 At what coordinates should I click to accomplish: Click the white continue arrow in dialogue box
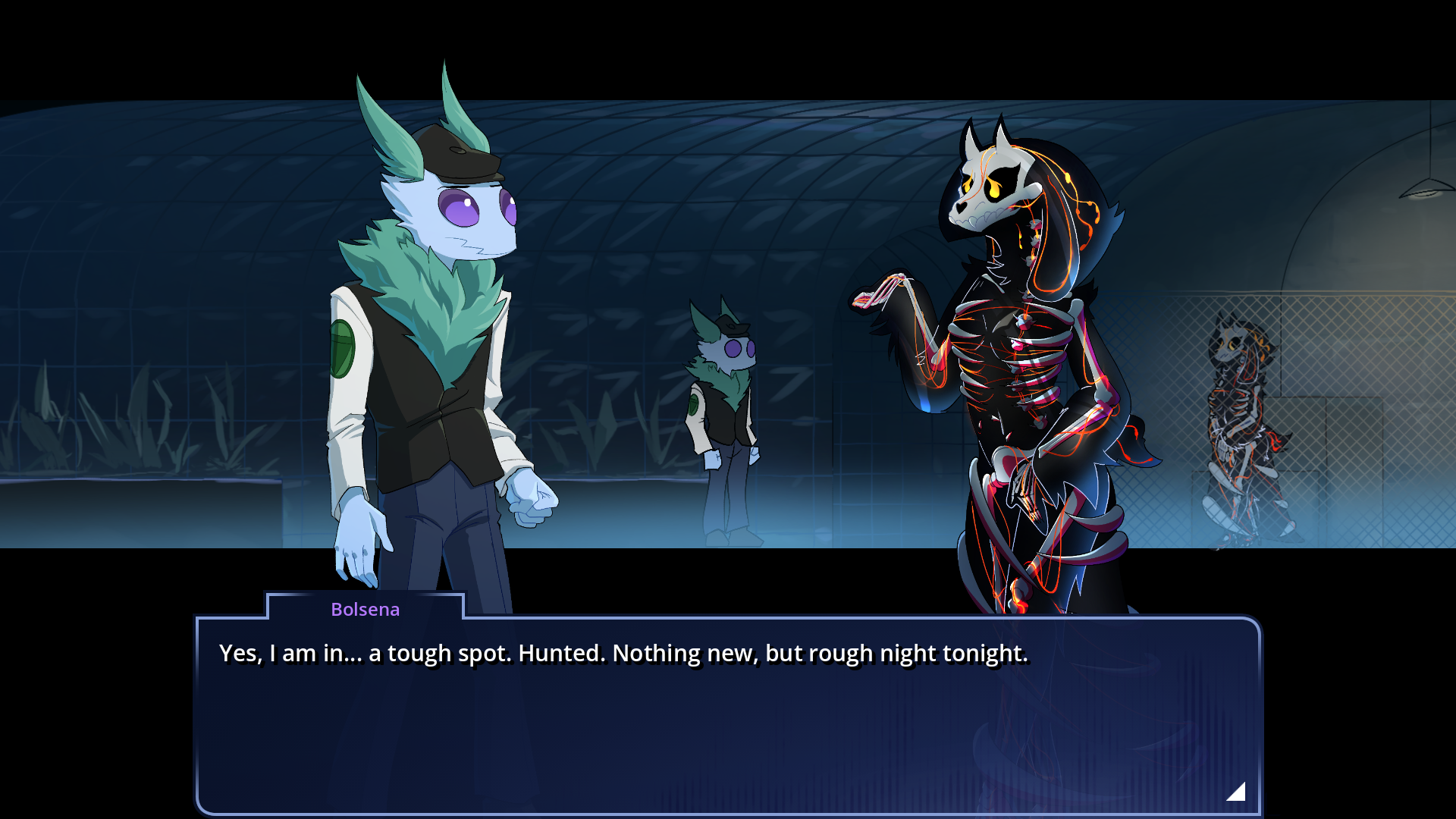[x=1237, y=792]
